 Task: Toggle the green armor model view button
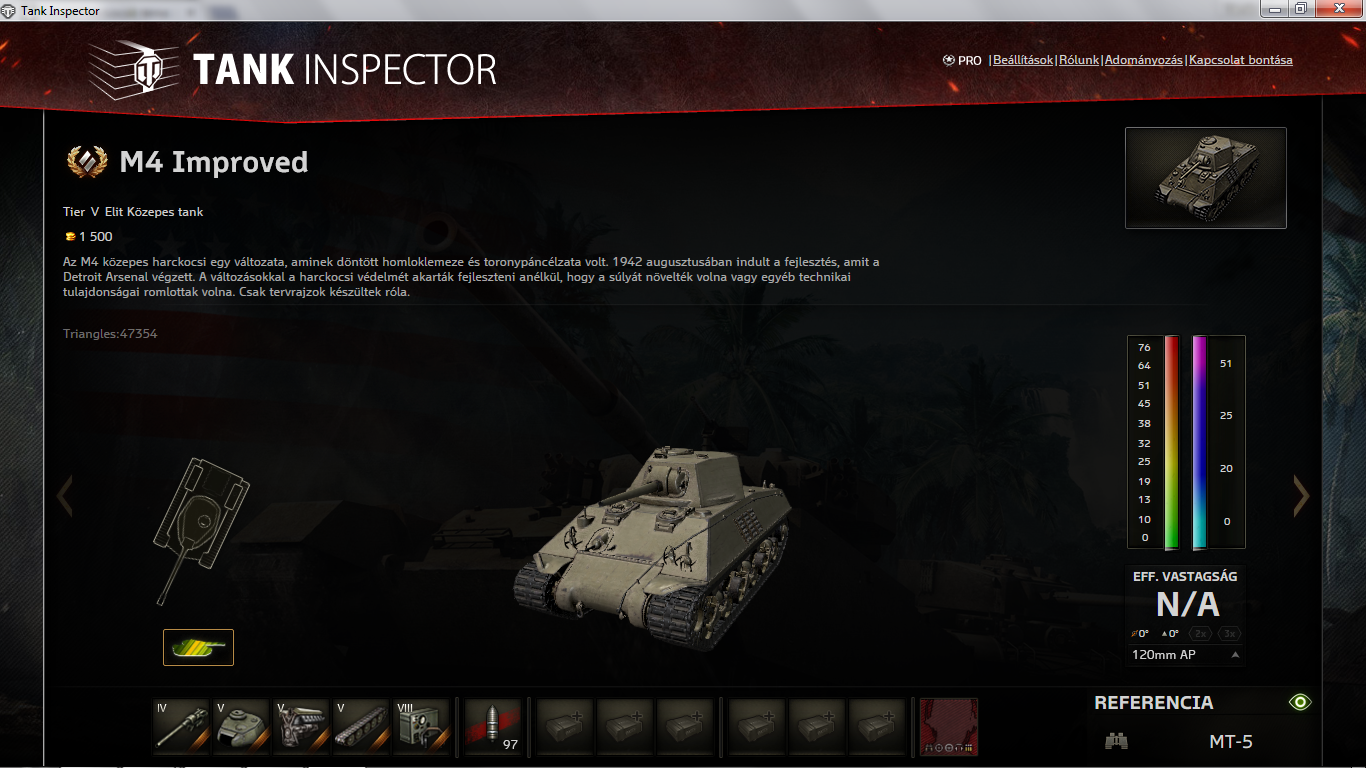pos(198,647)
